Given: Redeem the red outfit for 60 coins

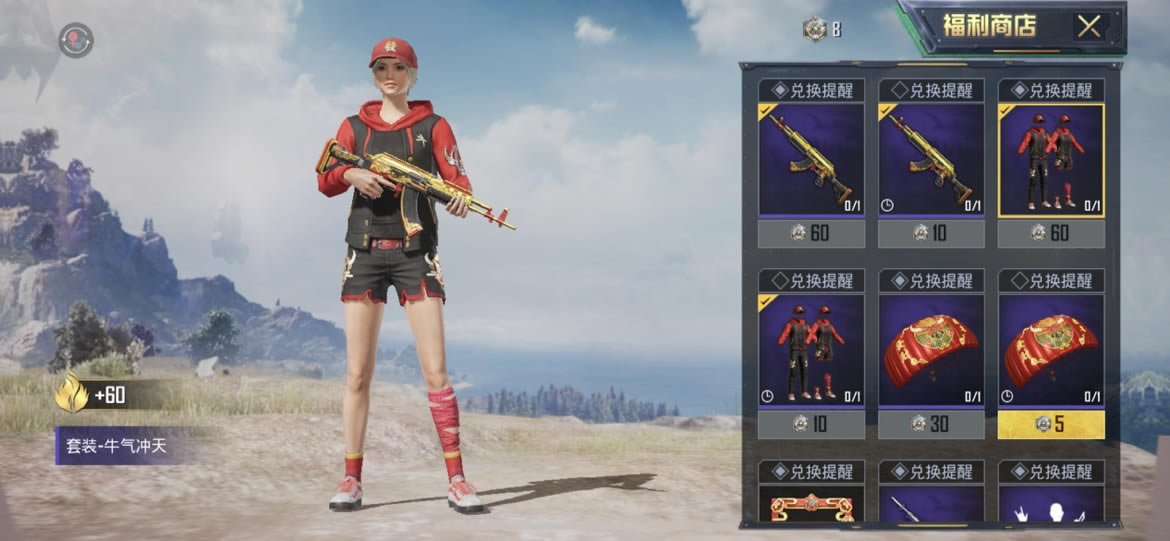Looking at the screenshot, I should click(x=1051, y=234).
